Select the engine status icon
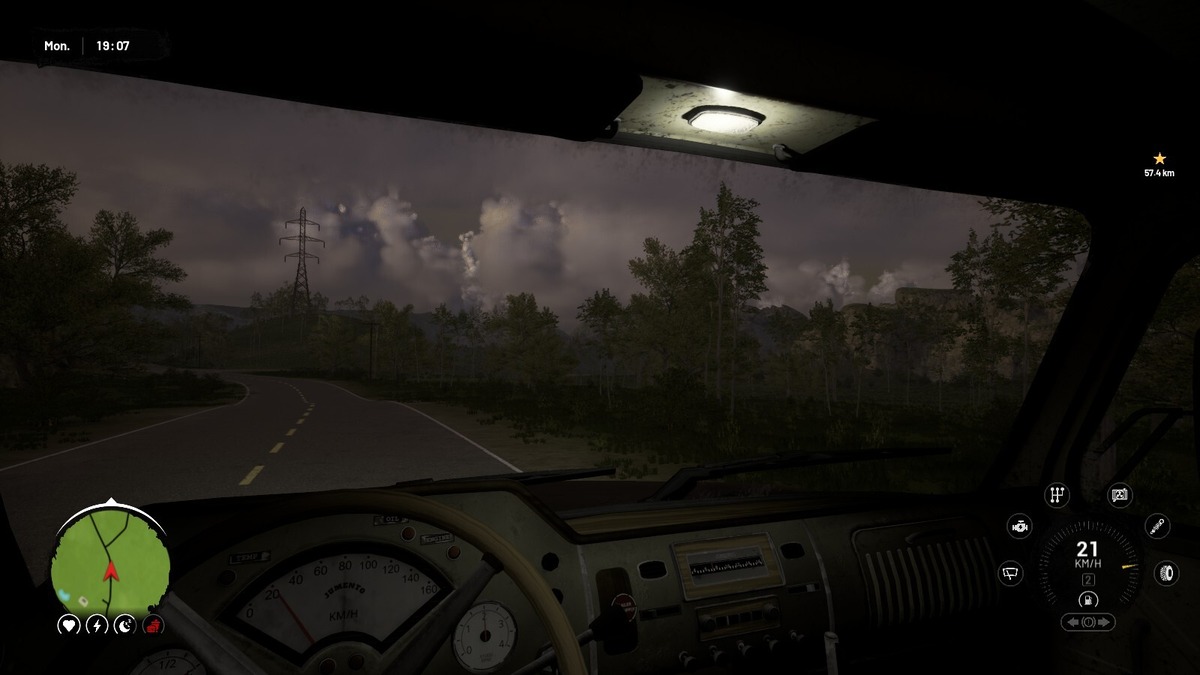The width and height of the screenshot is (1200, 675). (1019, 526)
